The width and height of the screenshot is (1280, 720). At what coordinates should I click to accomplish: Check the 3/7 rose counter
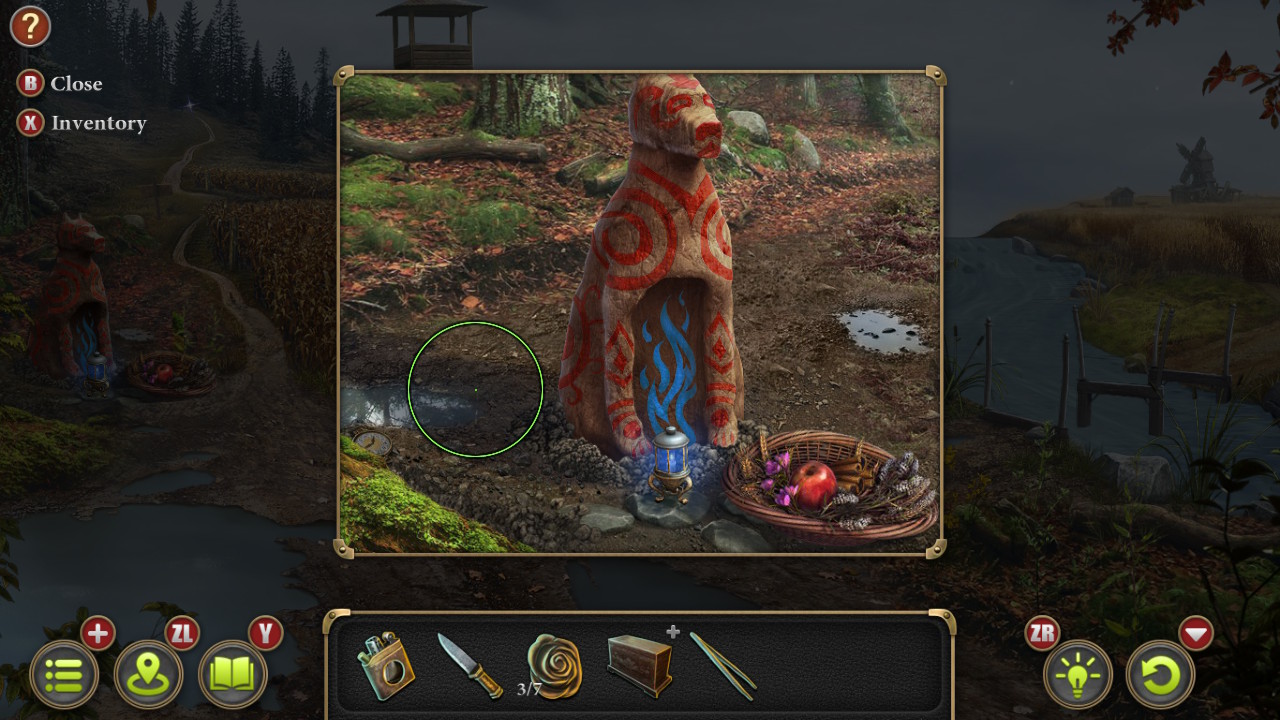[x=528, y=688]
